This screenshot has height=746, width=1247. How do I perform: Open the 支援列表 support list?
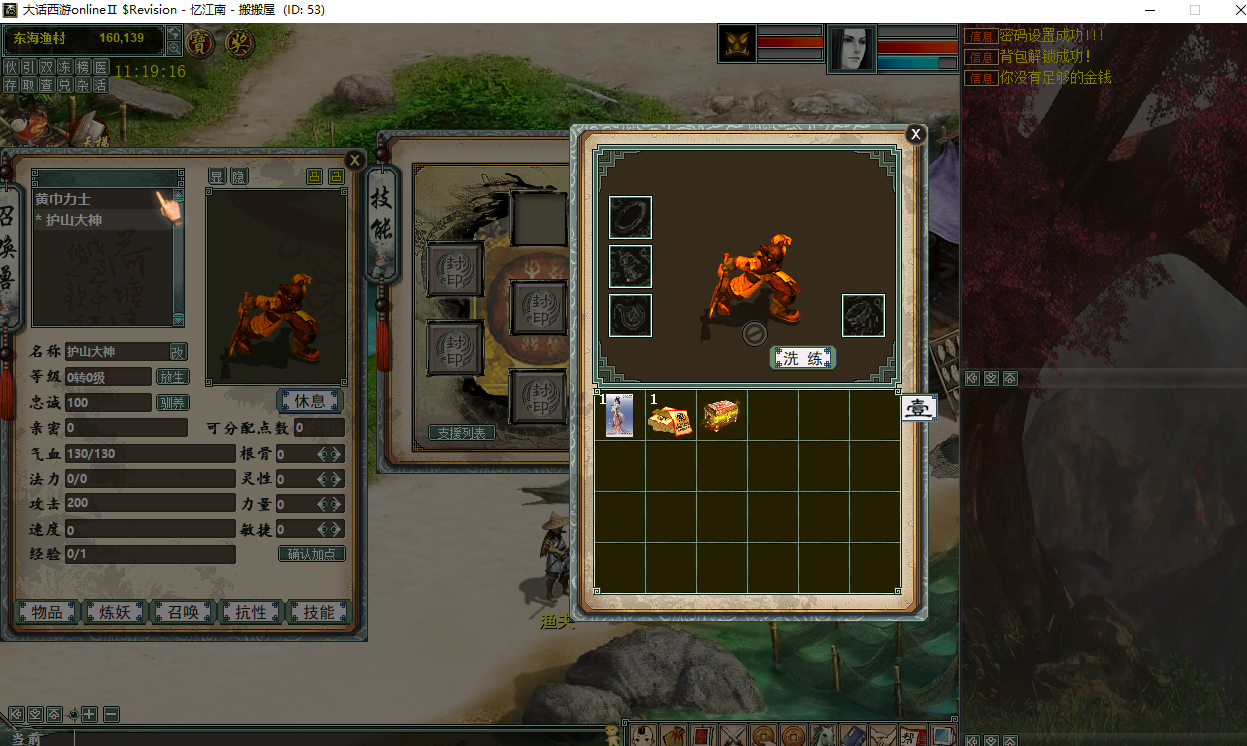tap(463, 433)
